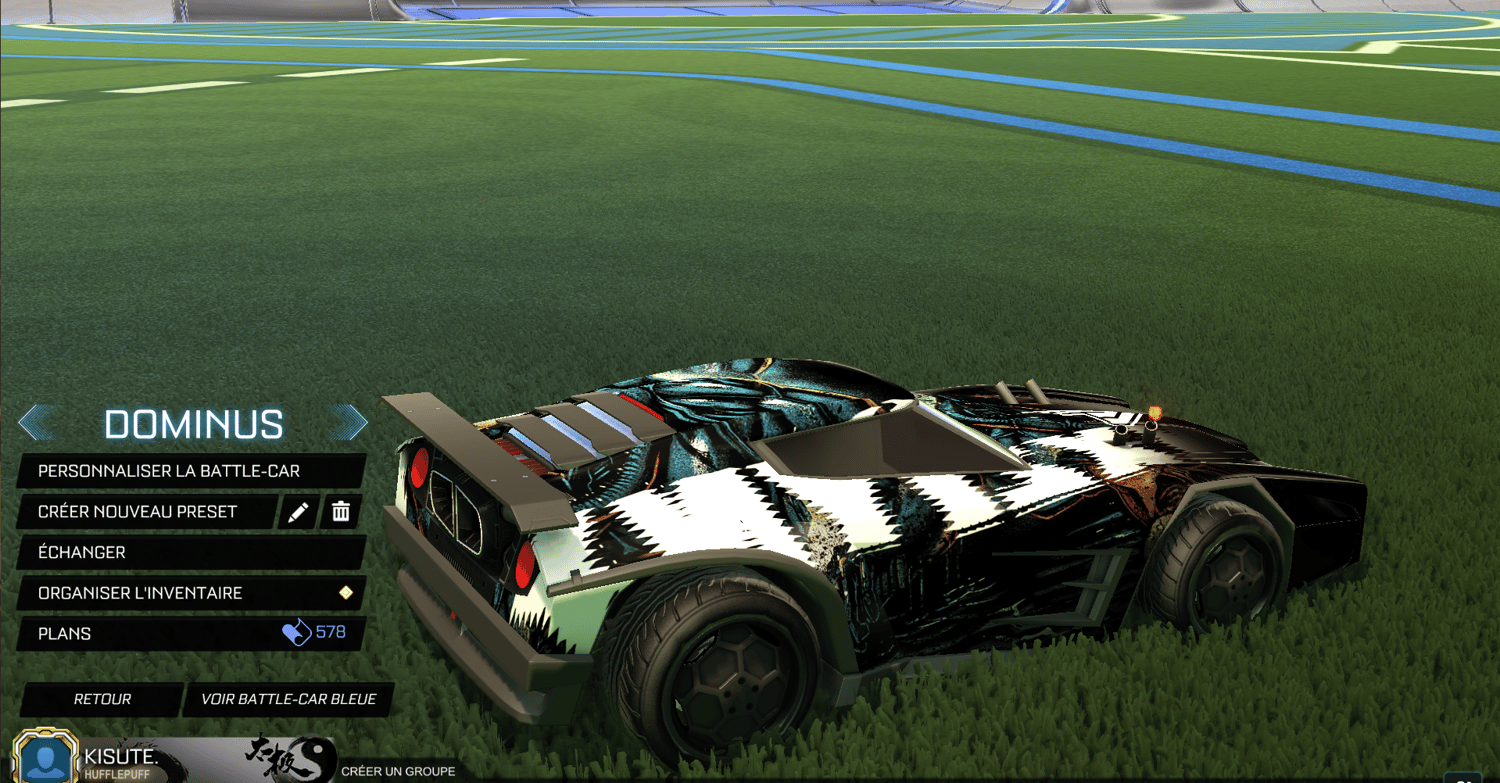Select the Échanger menu entry

click(x=160, y=552)
